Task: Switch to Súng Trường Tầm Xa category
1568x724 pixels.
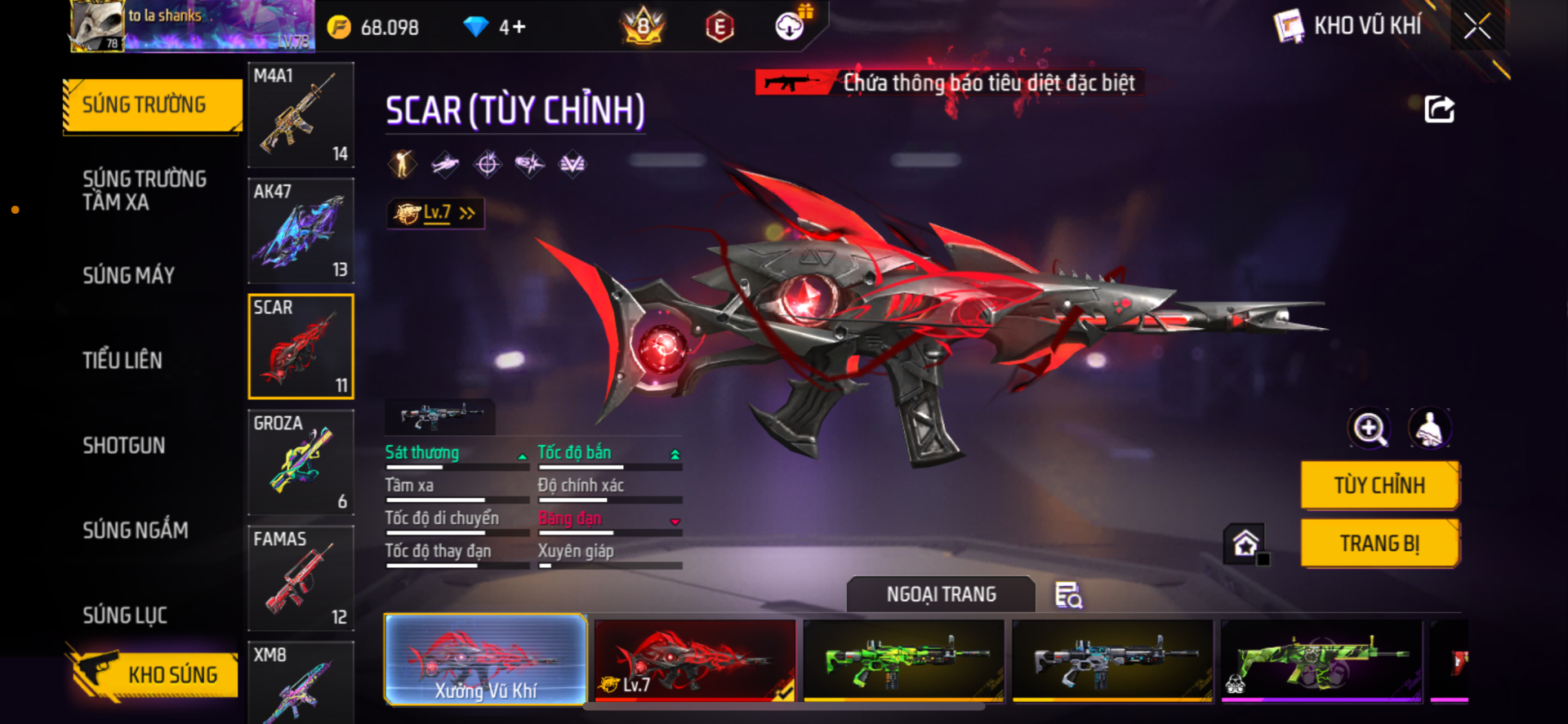Action: tap(145, 190)
